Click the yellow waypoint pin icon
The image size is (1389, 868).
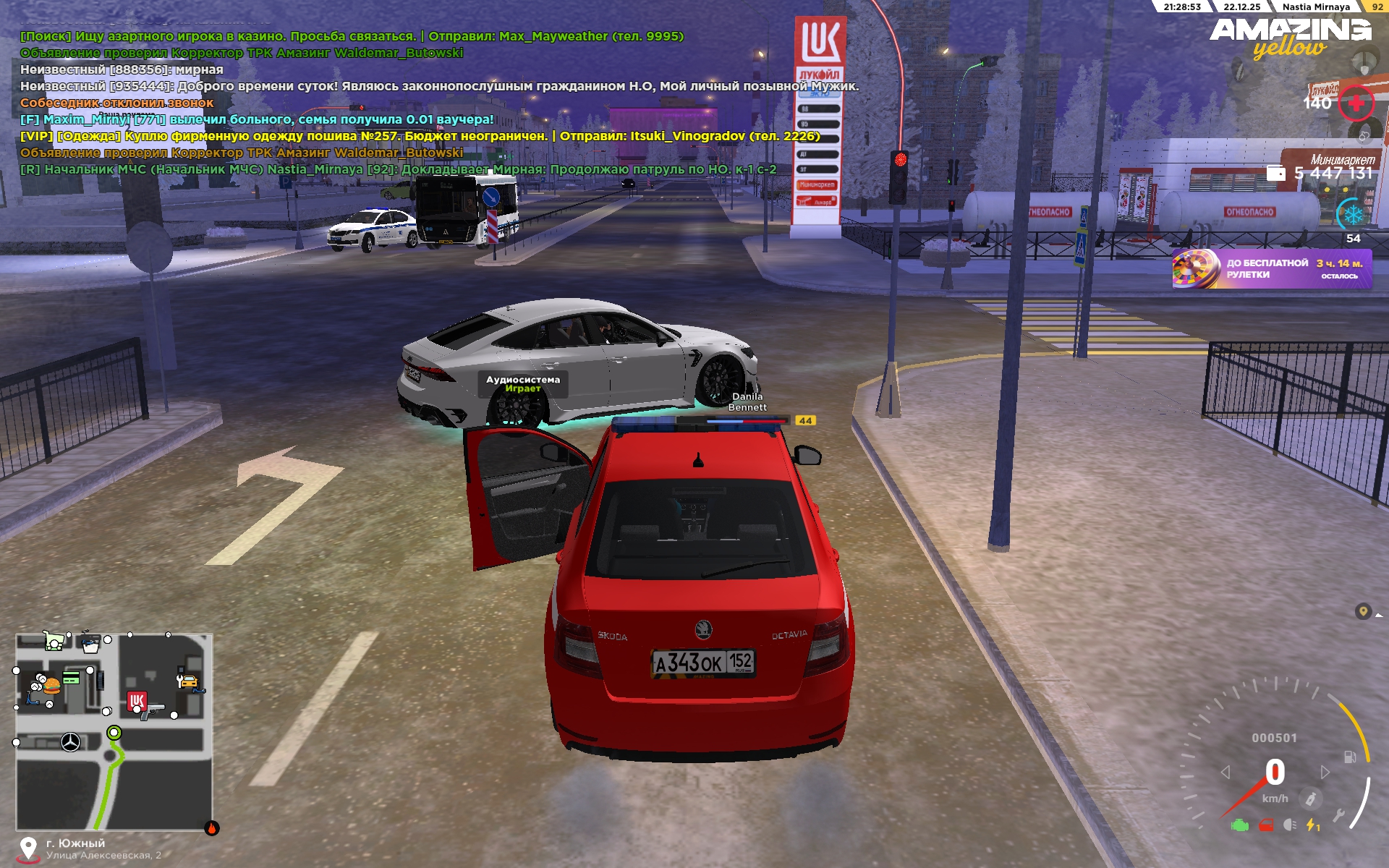1363,612
